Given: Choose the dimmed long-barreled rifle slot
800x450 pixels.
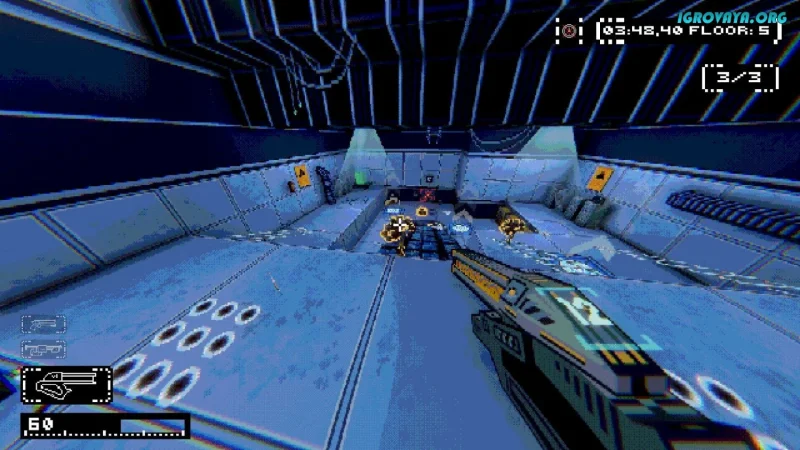Looking at the screenshot, I should (x=43, y=349).
